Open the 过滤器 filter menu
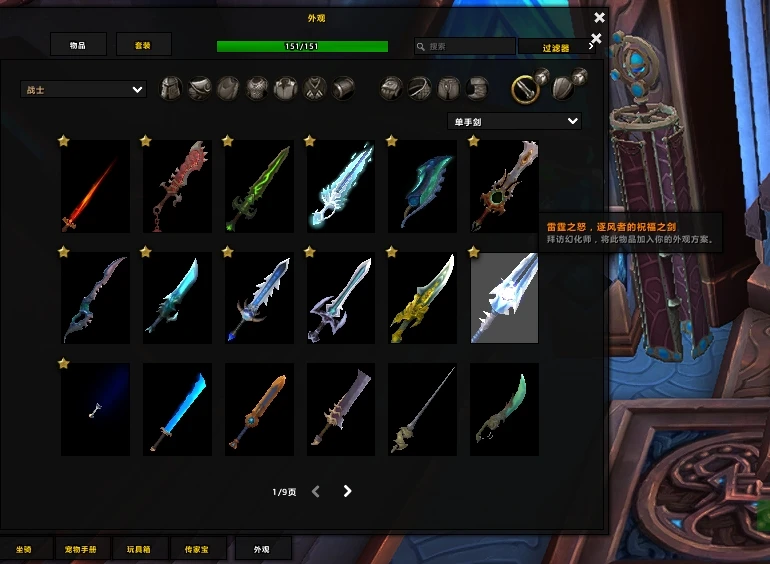The height and width of the screenshot is (564, 770). [x=557, y=47]
